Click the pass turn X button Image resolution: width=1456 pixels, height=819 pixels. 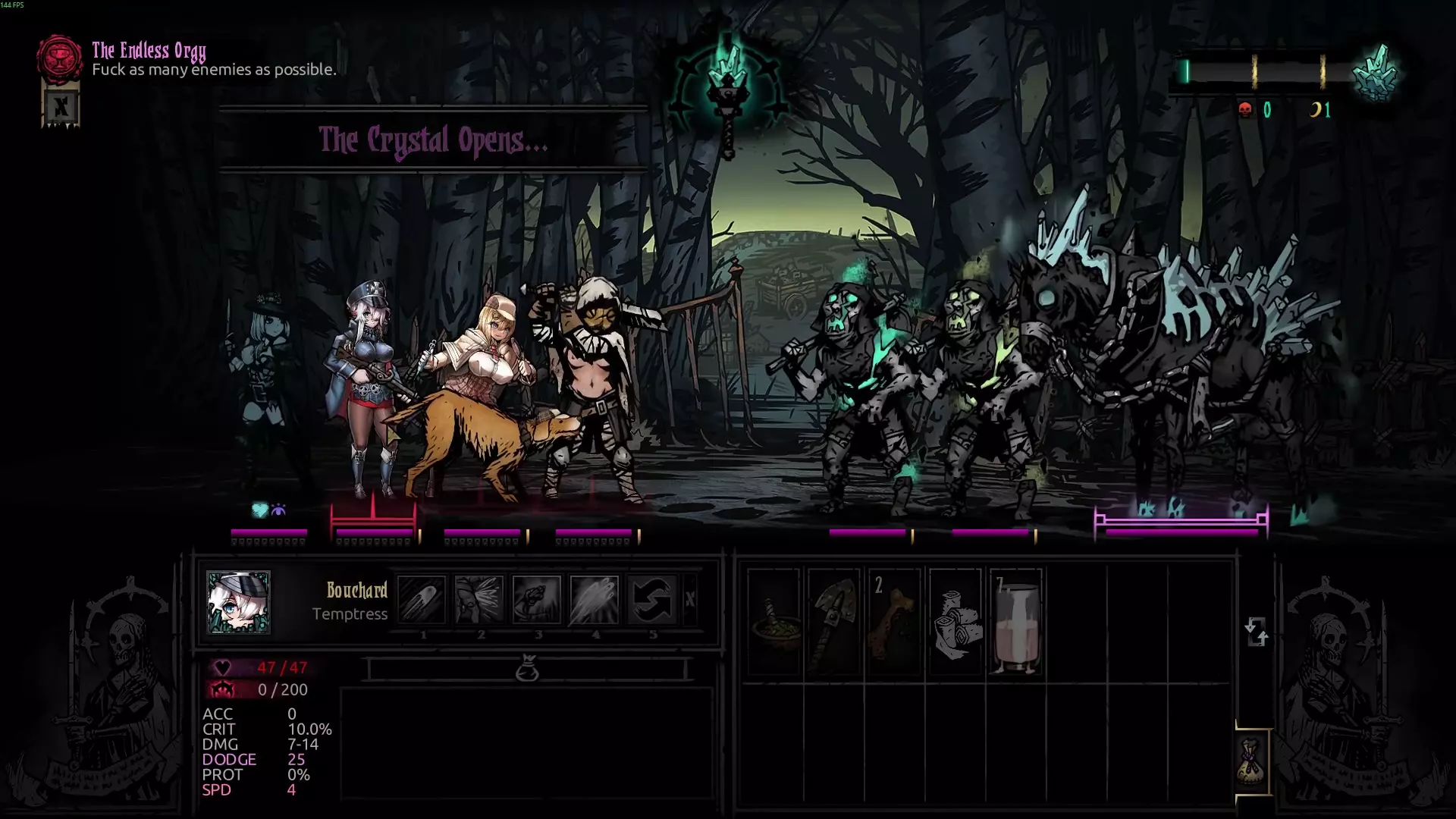coord(690,599)
